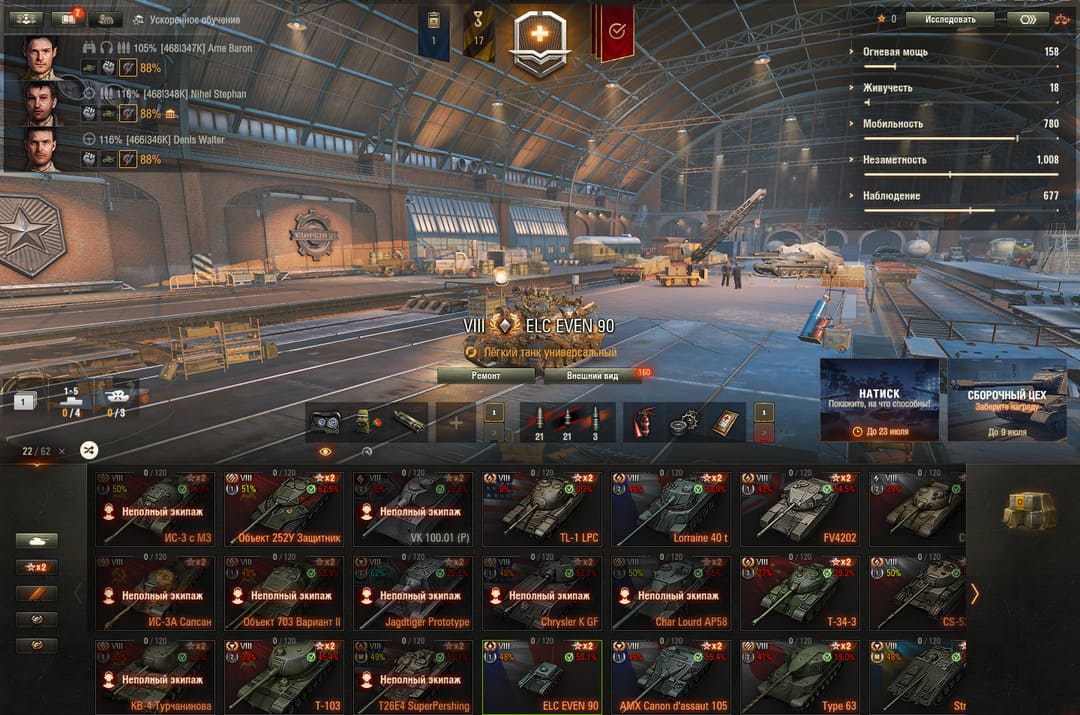Choose the T-103 tank card

coord(283,676)
